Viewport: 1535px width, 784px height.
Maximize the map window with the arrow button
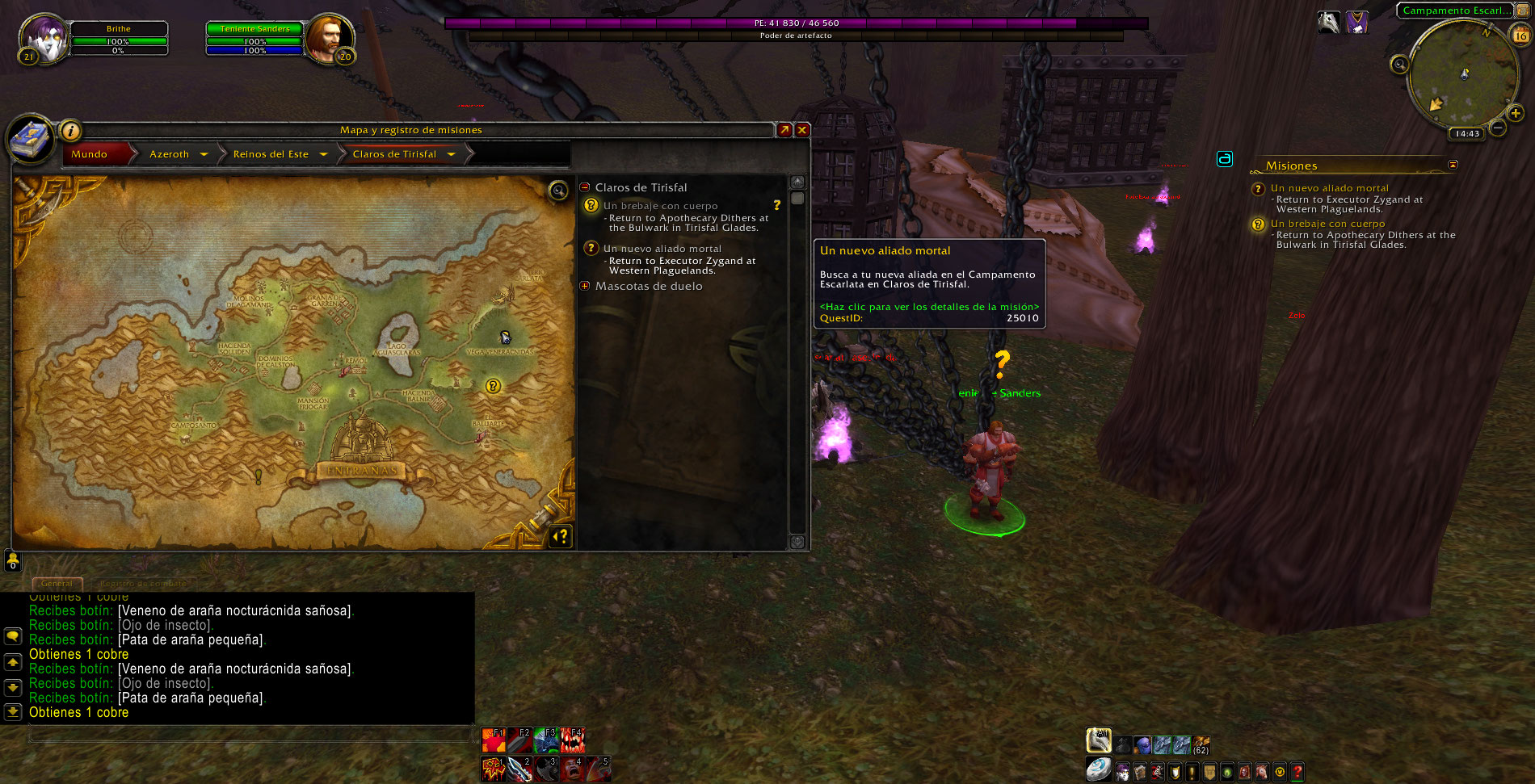coord(784,130)
